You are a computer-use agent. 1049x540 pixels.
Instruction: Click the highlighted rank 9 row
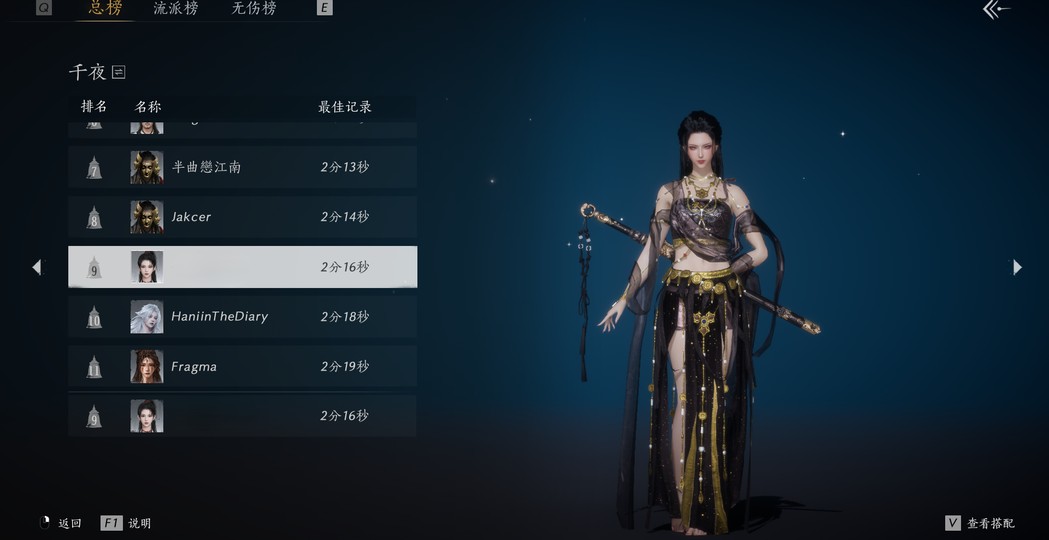click(x=242, y=267)
